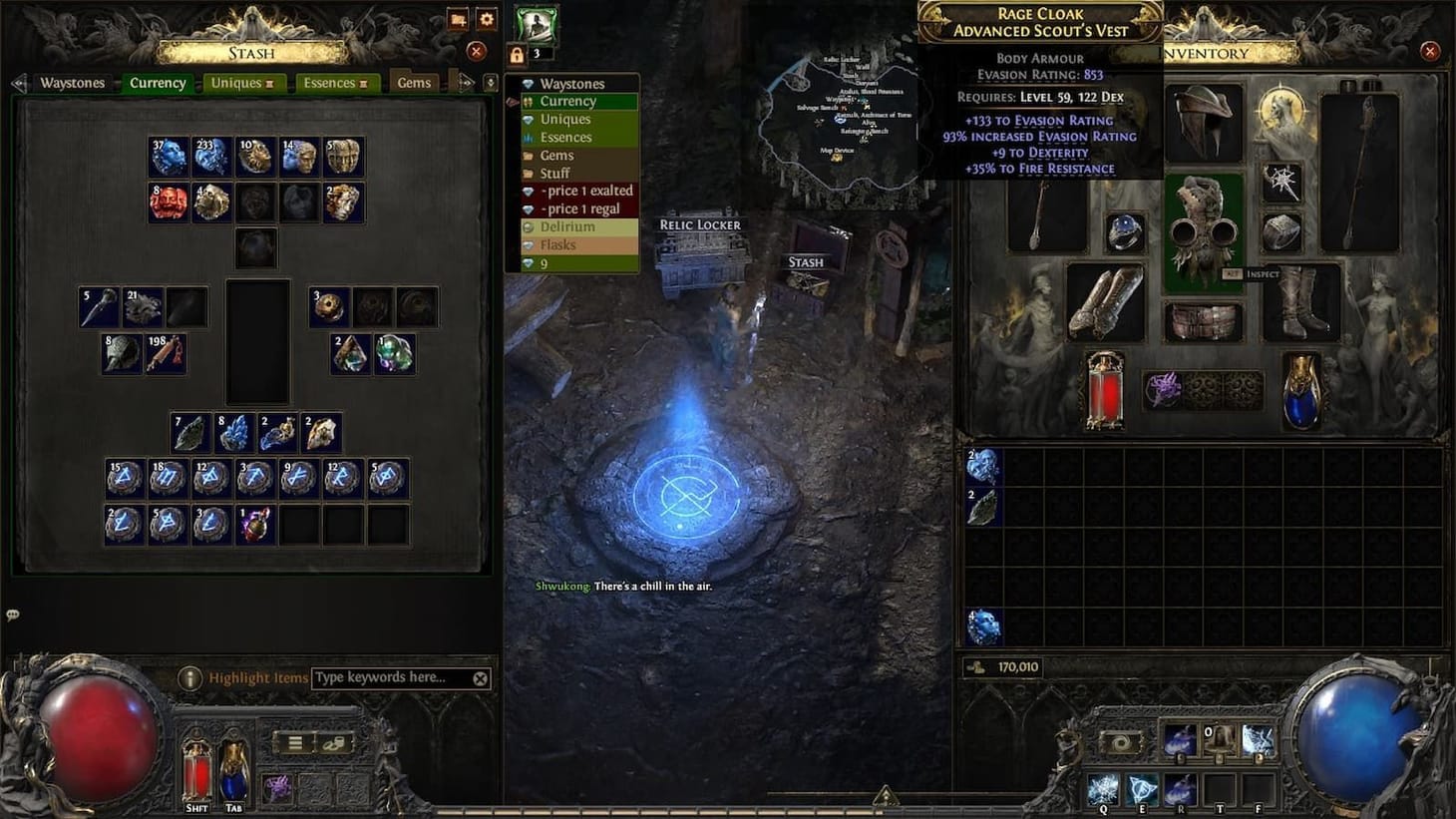Select the frost skill bound to Q

pyautogui.click(x=1103, y=788)
